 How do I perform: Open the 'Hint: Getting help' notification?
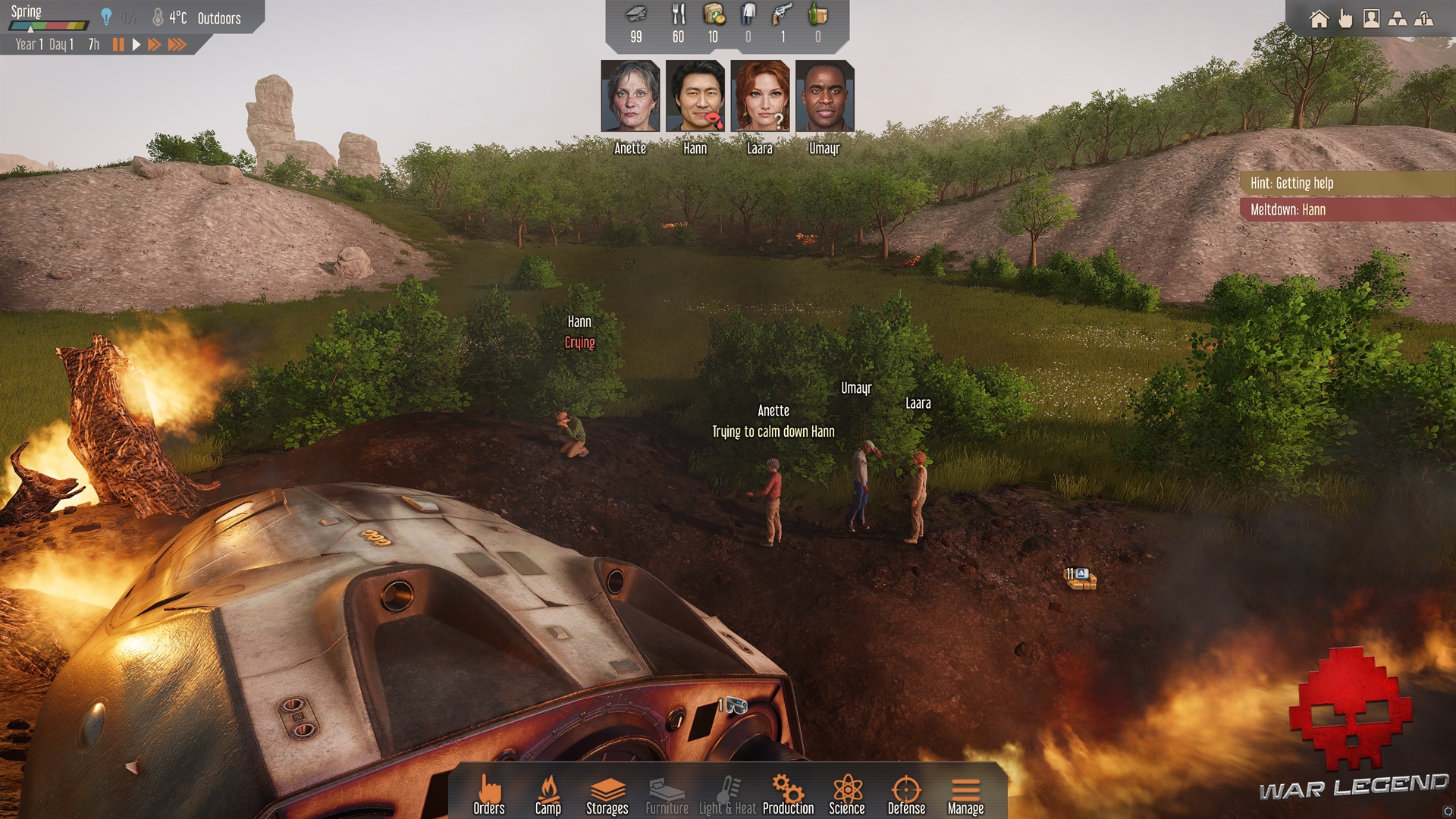click(1347, 183)
